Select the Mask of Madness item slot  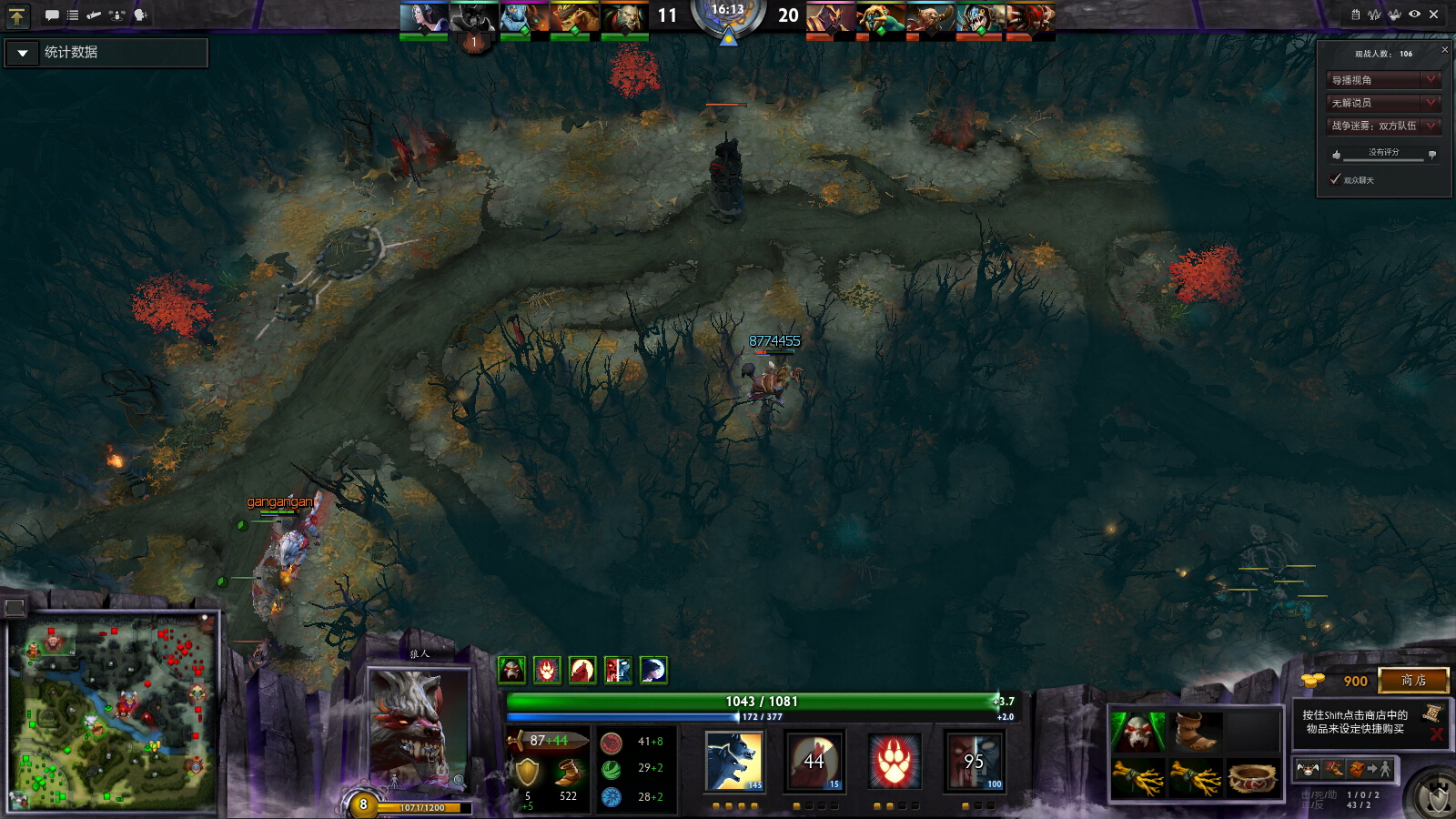pyautogui.click(x=1137, y=731)
